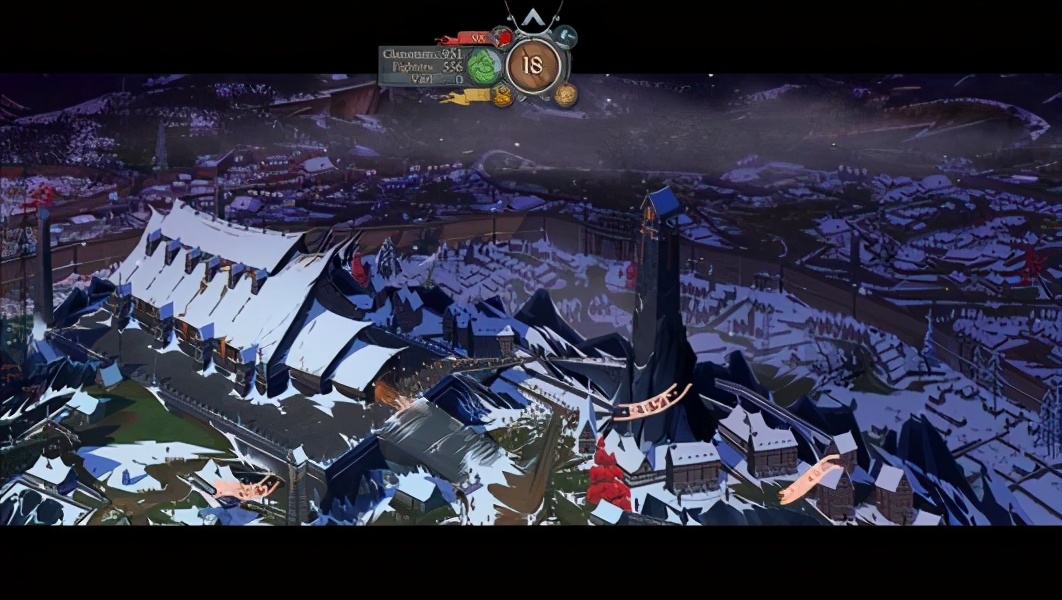Select the gold orb on the yellow banner
The width and height of the screenshot is (1062, 600).
[x=502, y=95]
